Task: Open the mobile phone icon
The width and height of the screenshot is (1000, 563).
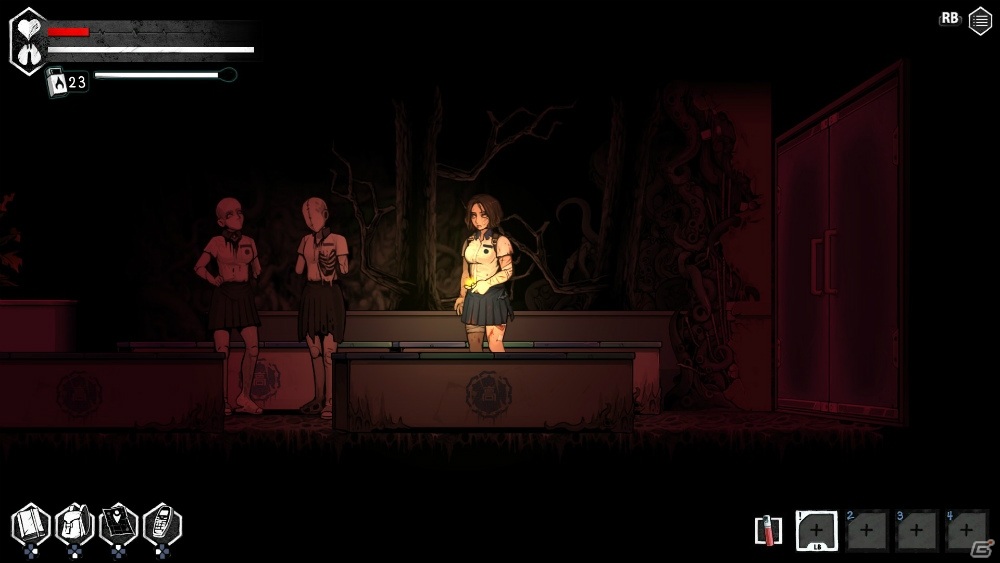Action: coord(162,524)
